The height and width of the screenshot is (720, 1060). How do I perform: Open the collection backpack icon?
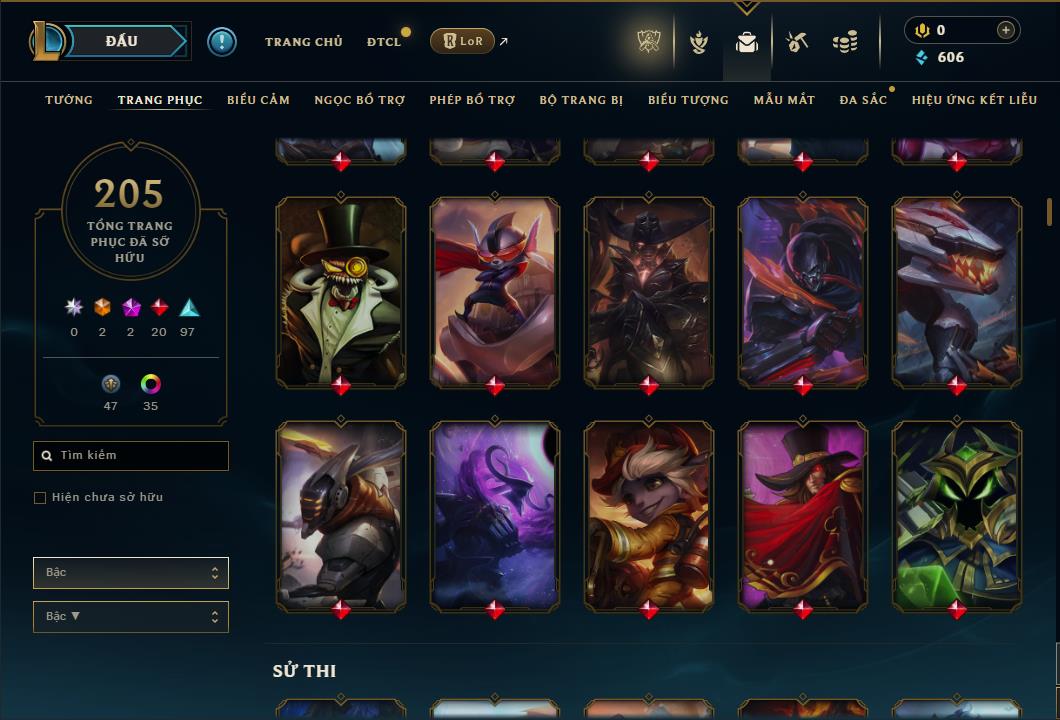point(747,42)
